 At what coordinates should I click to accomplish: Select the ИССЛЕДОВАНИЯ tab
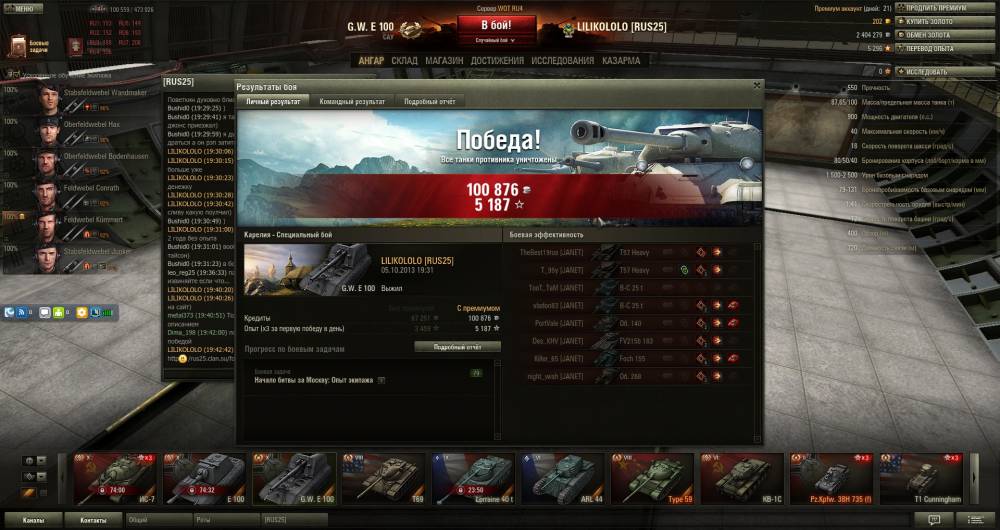tap(563, 61)
